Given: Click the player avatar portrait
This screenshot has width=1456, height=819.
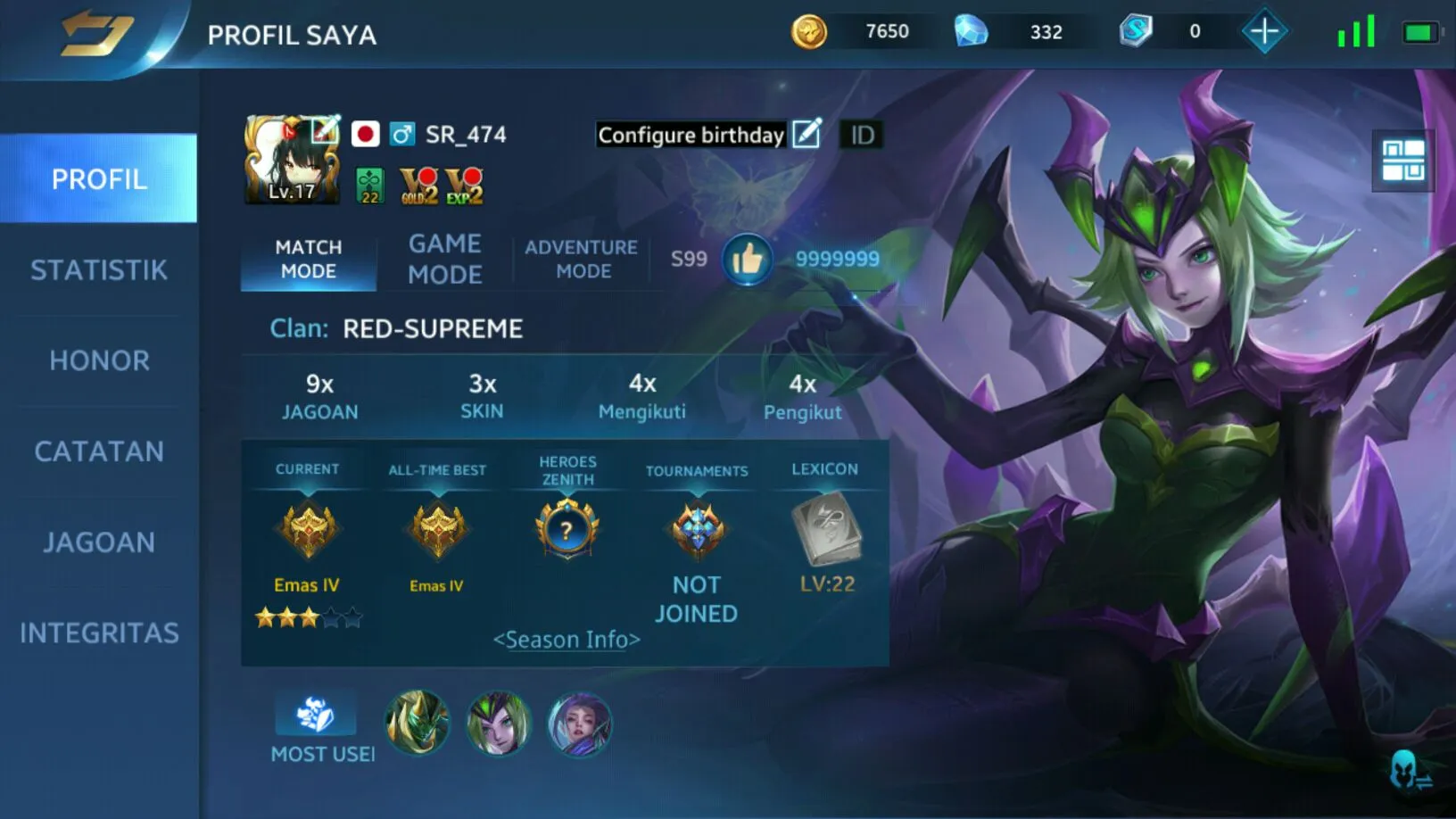Looking at the screenshot, I should coord(292,161).
